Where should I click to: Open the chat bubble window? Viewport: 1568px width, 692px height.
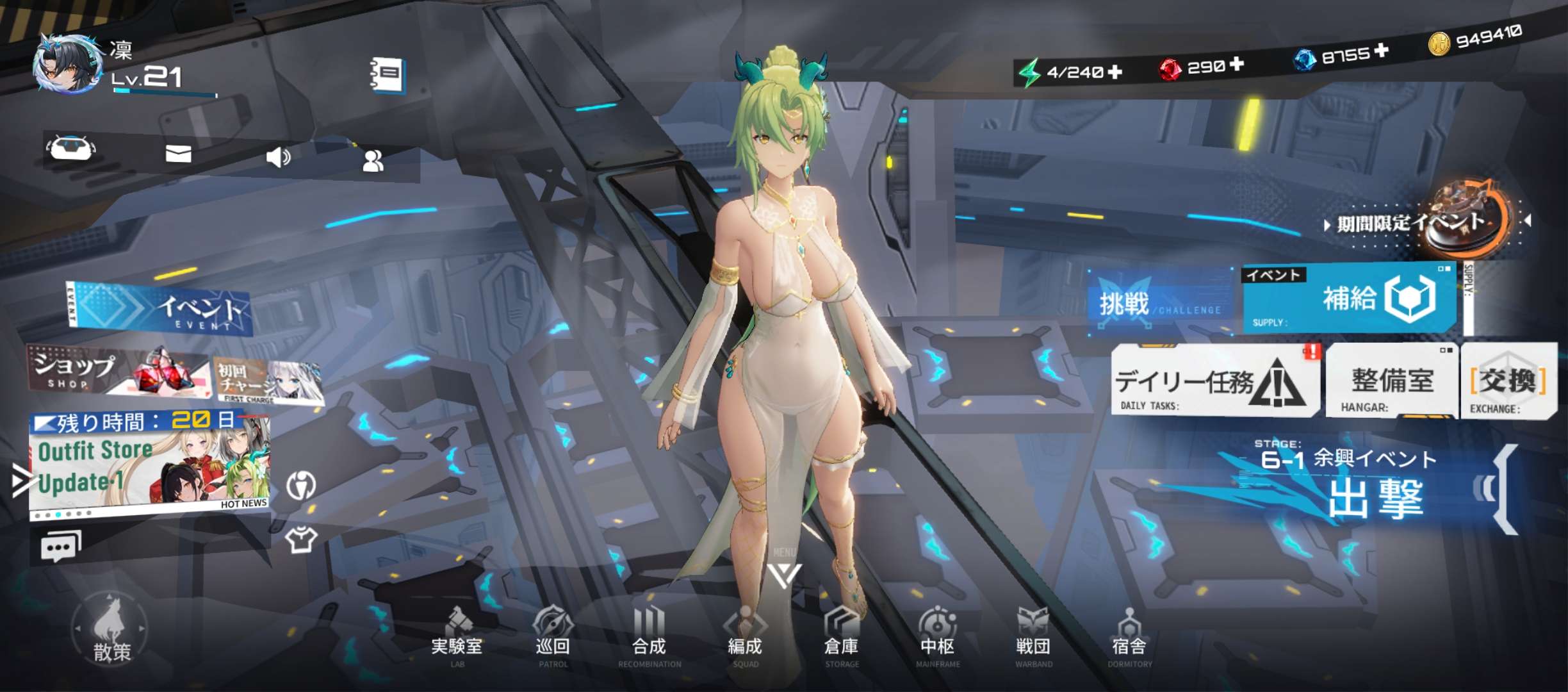[61, 547]
